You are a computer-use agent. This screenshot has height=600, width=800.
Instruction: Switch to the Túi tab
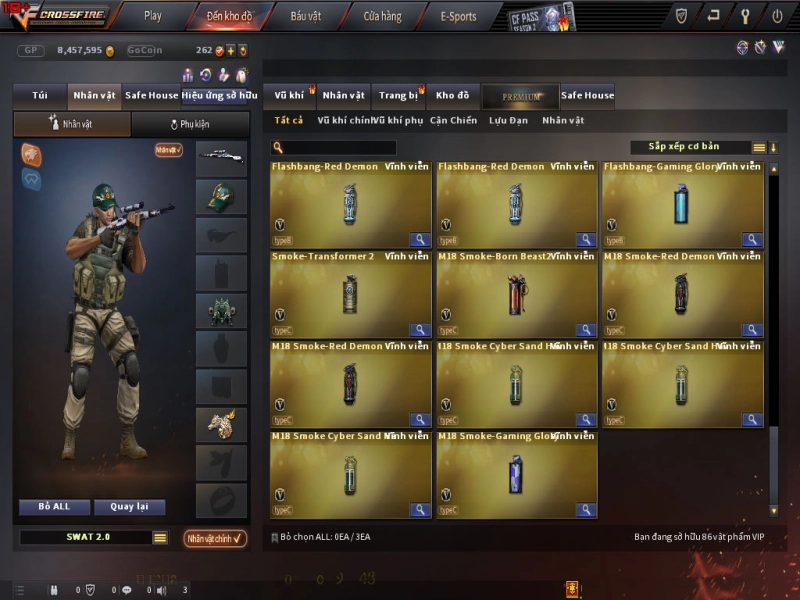[40, 96]
